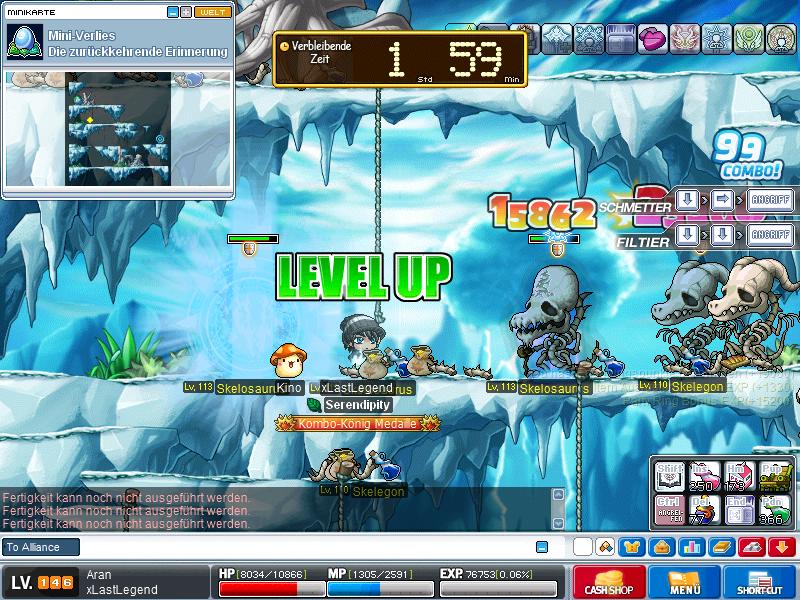The image size is (800, 600).
Task: Open the equipment shirt icon button
Action: [x=632, y=546]
